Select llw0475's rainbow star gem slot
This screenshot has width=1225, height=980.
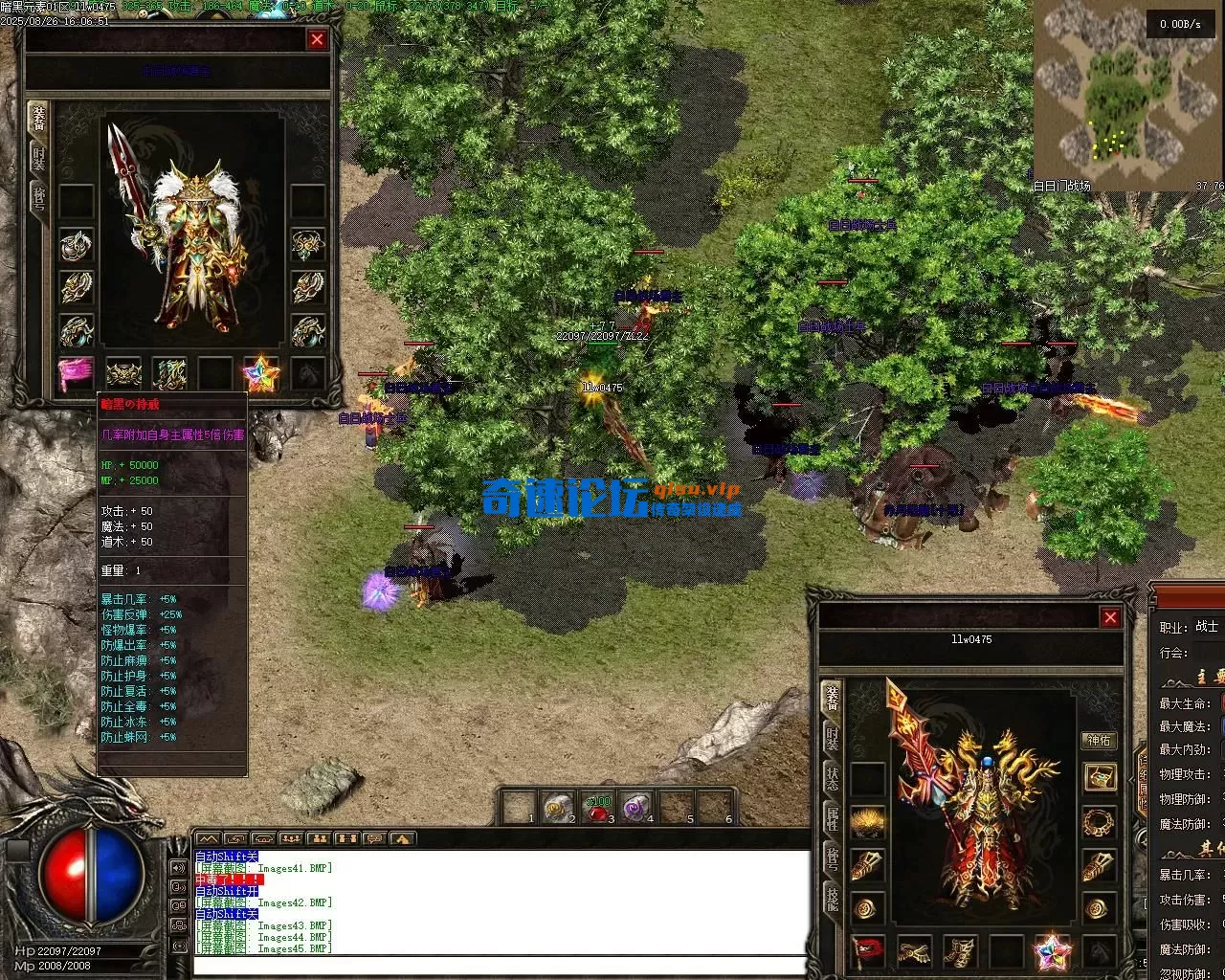click(1052, 951)
